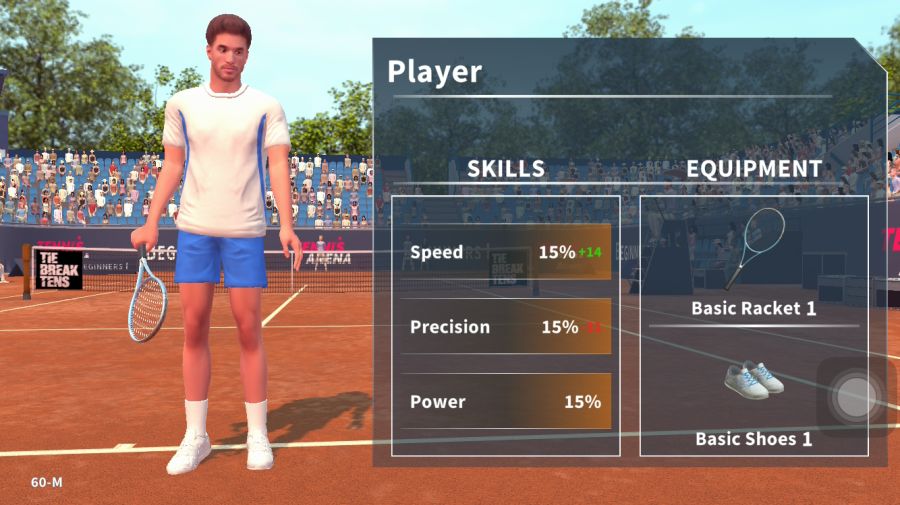Select the Speed skill row

click(506, 252)
